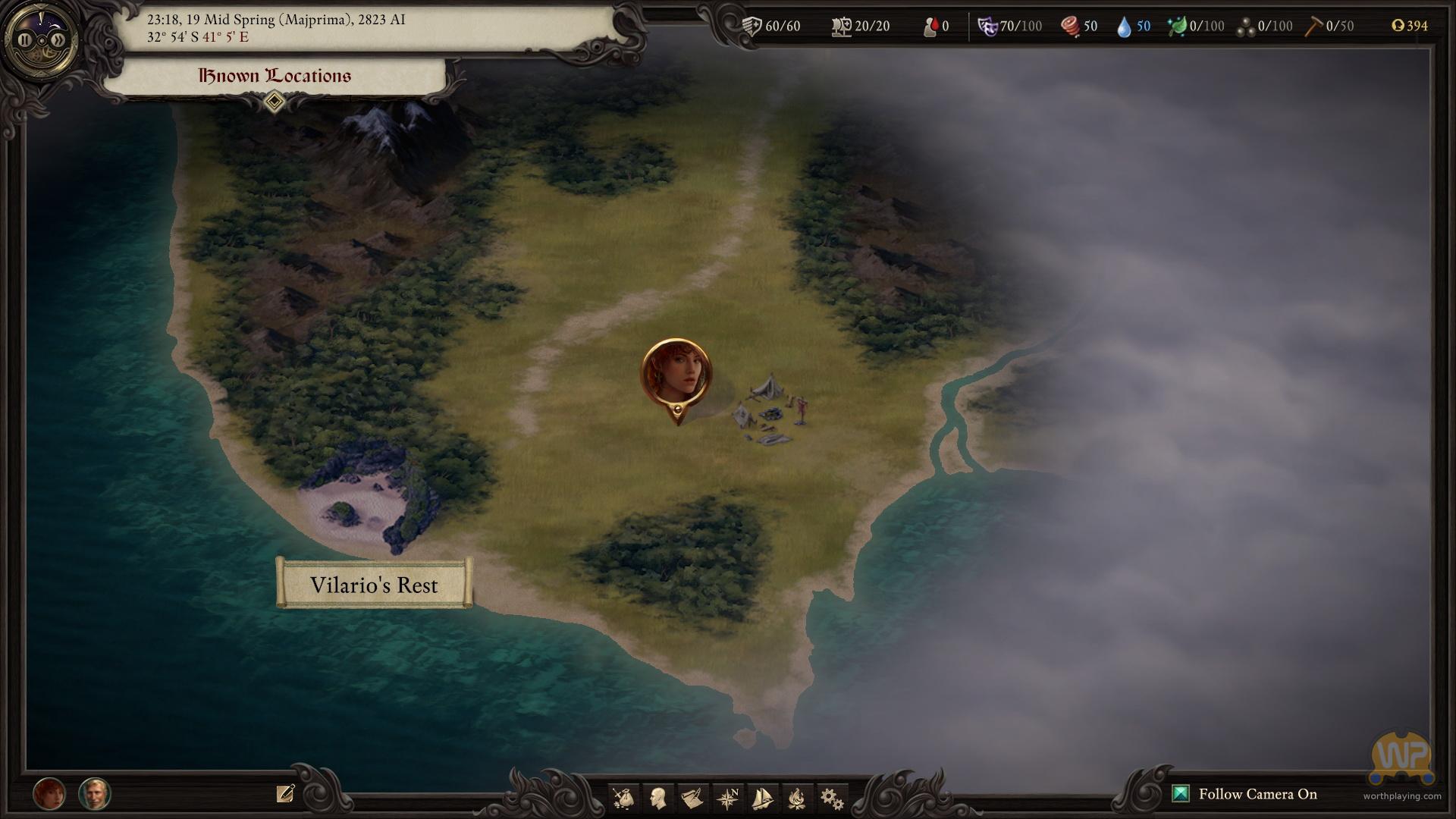The height and width of the screenshot is (819, 1456).
Task: Open the journal scroll and quill icon
Action: point(692,798)
